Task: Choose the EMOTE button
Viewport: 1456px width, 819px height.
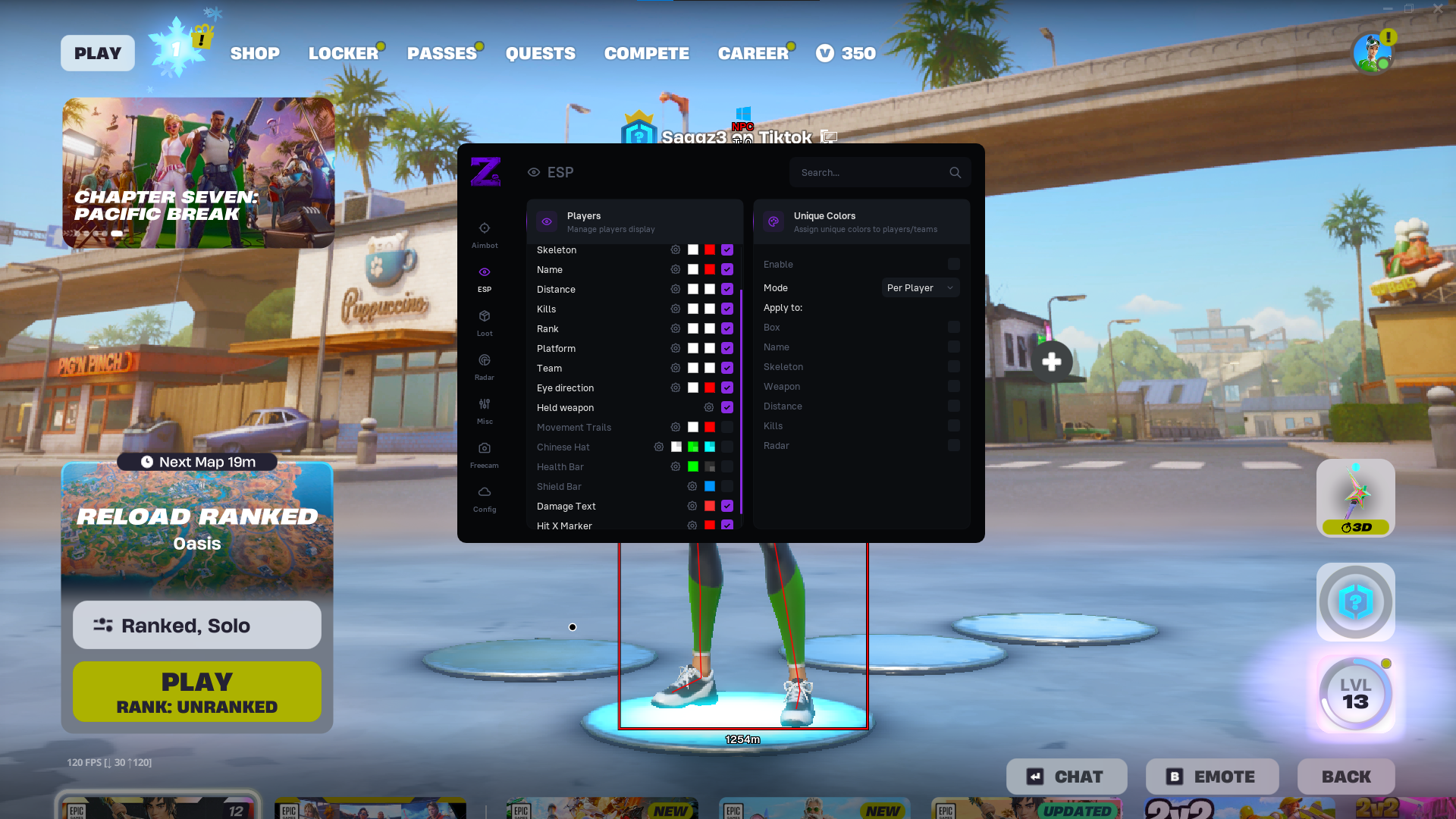Action: coord(1212,777)
